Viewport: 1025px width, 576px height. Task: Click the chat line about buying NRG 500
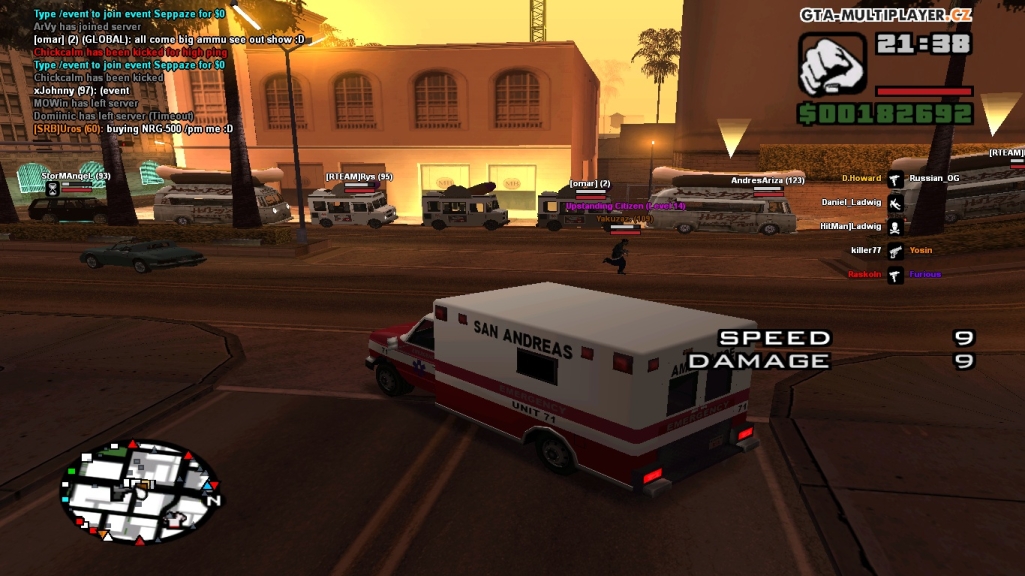pyautogui.click(x=133, y=129)
